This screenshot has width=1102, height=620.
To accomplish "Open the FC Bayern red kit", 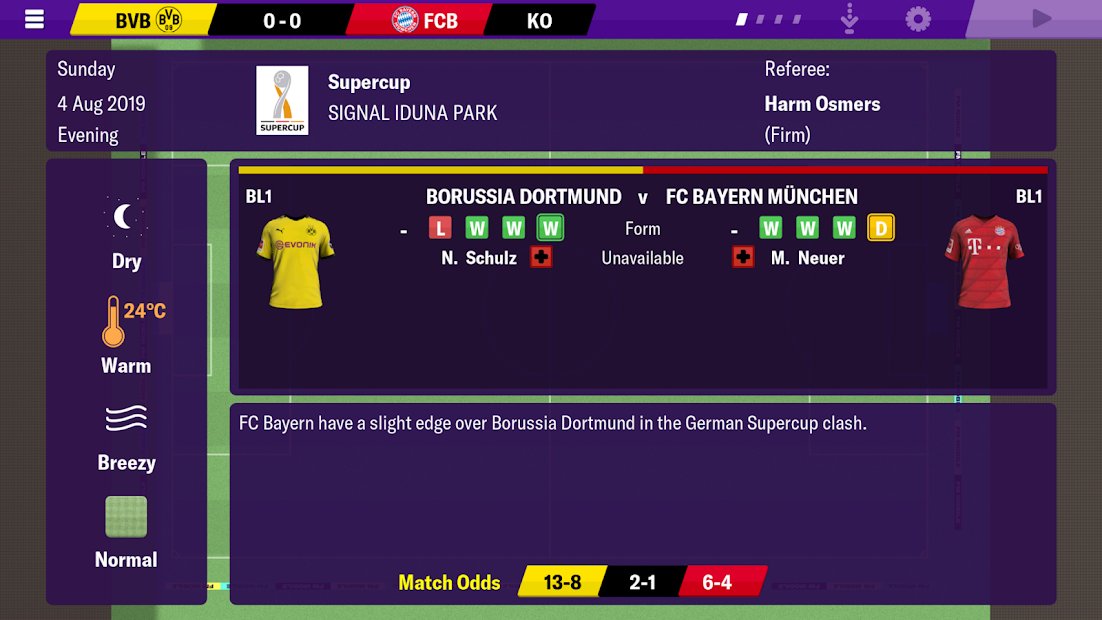I will coord(983,262).
